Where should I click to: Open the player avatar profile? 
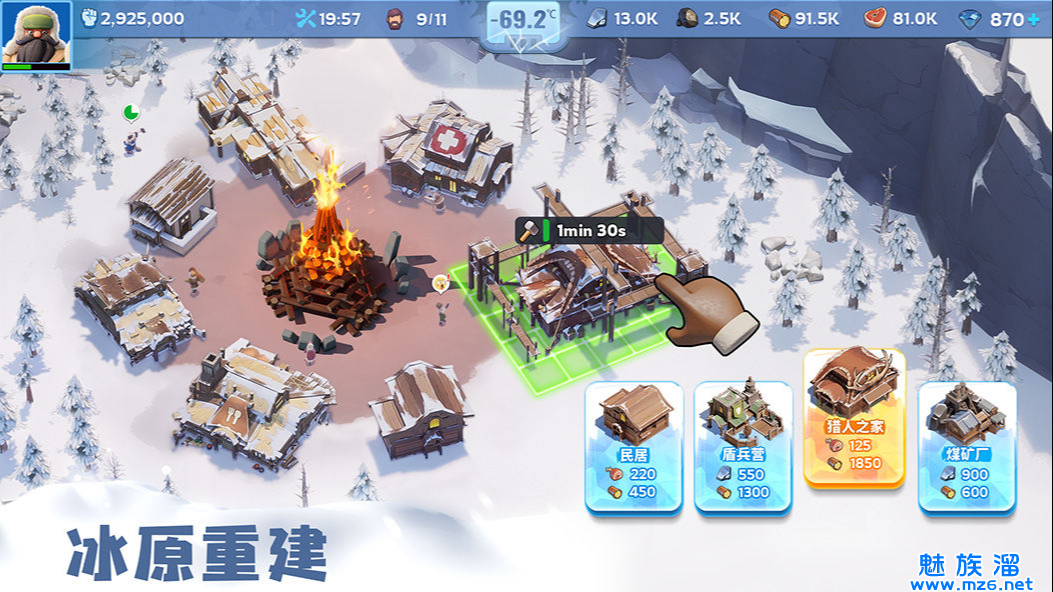coord(36,34)
